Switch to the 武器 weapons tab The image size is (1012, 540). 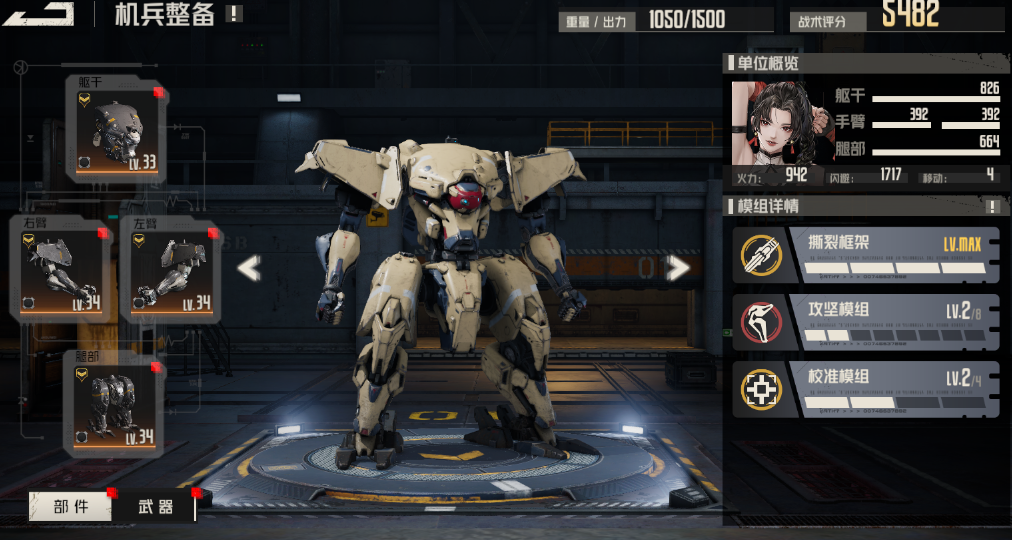click(x=155, y=507)
